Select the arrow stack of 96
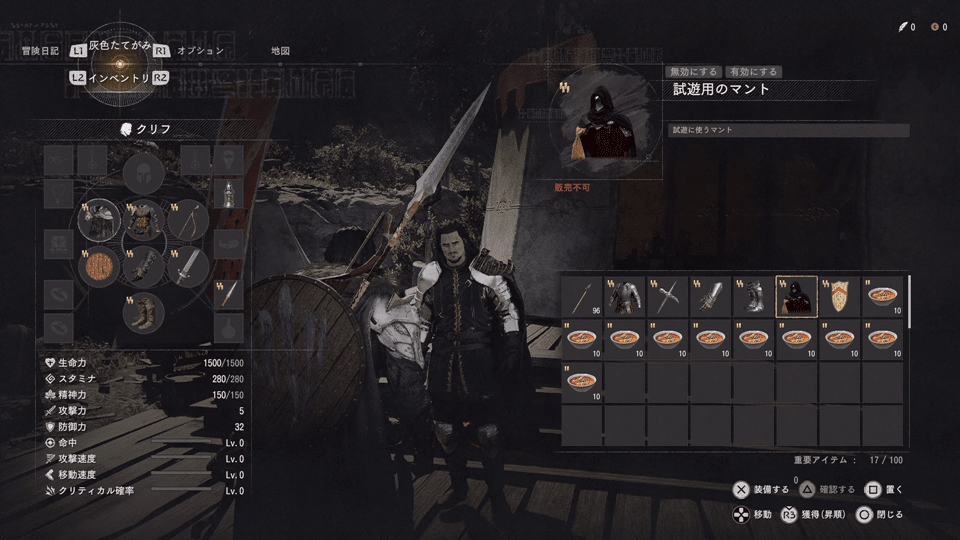 582,297
